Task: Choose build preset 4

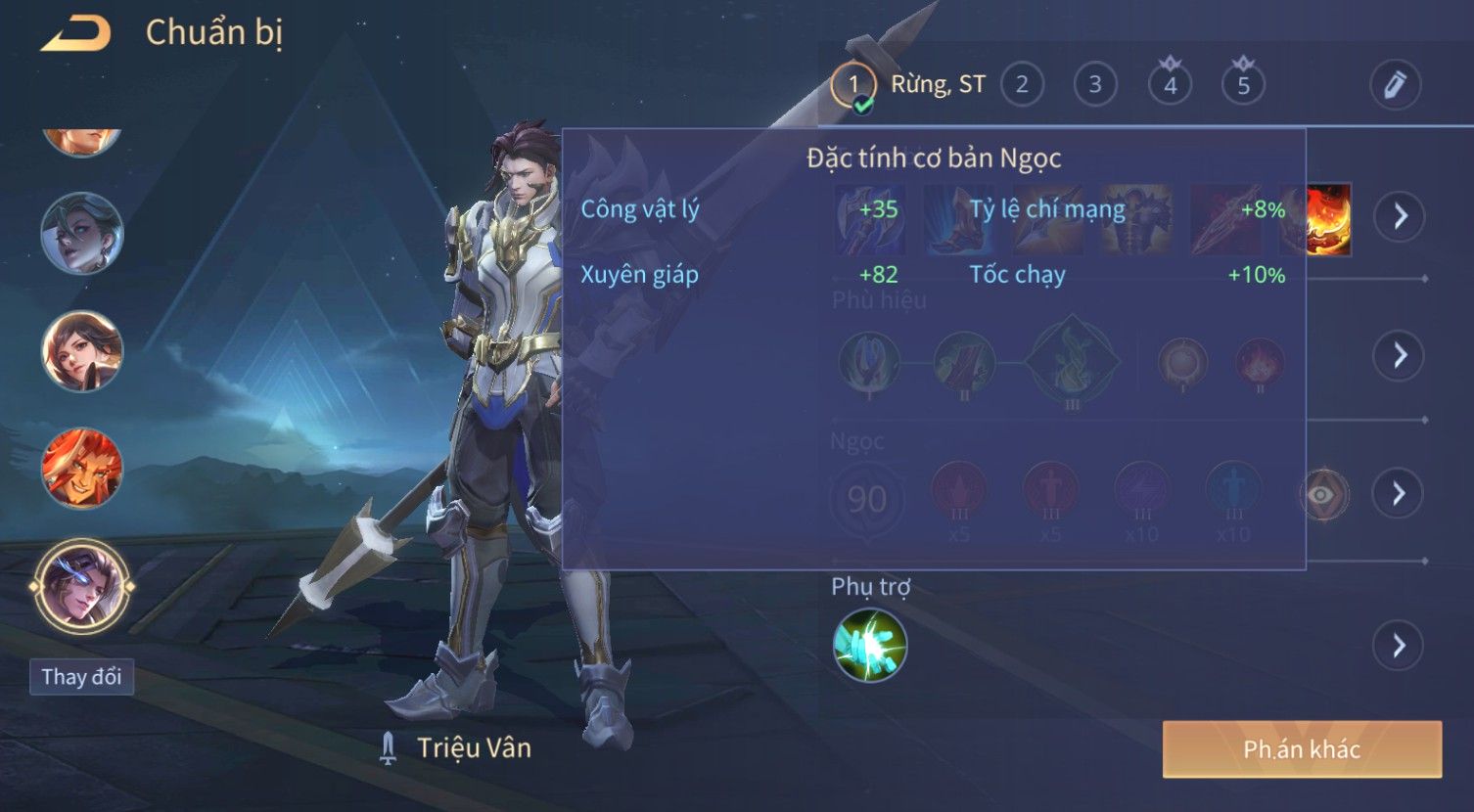Action: pyautogui.click(x=1170, y=85)
